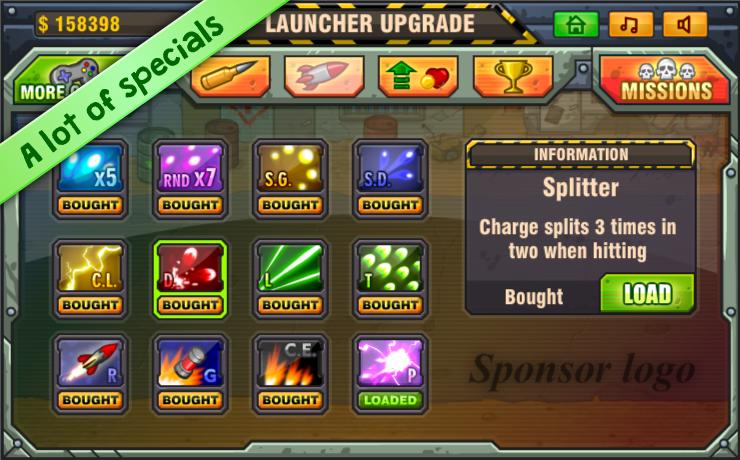
Task: Select the rocket R special
Action: 90,364
